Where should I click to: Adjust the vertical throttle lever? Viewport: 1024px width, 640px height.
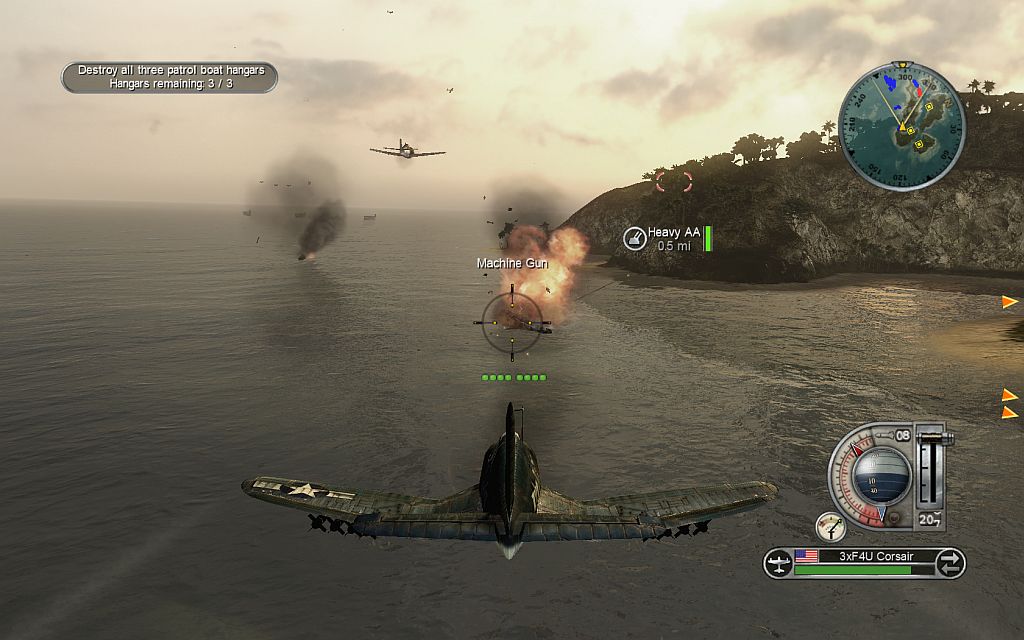tap(929, 468)
